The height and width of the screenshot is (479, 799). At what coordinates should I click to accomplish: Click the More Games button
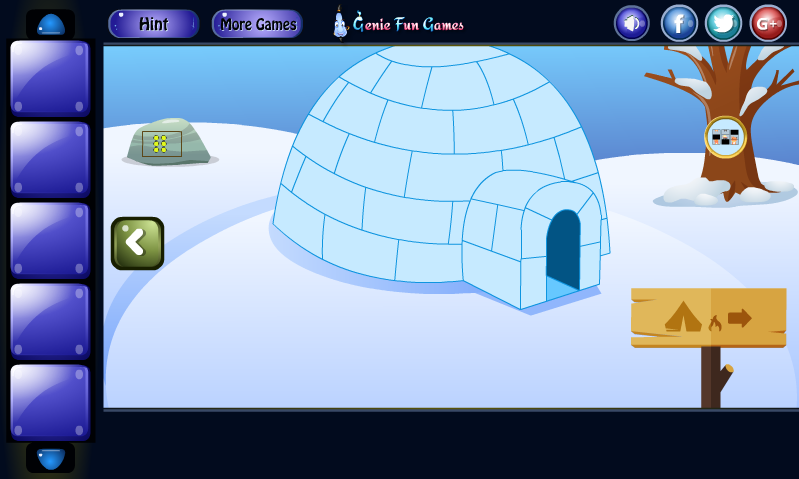[x=257, y=24]
